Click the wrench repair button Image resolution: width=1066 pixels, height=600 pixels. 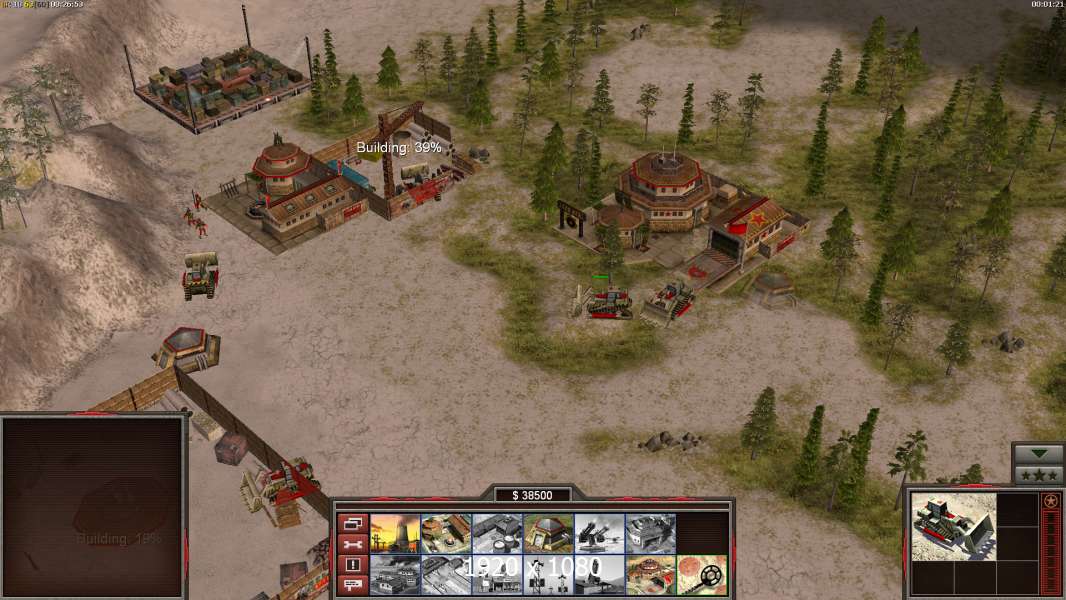[352, 544]
